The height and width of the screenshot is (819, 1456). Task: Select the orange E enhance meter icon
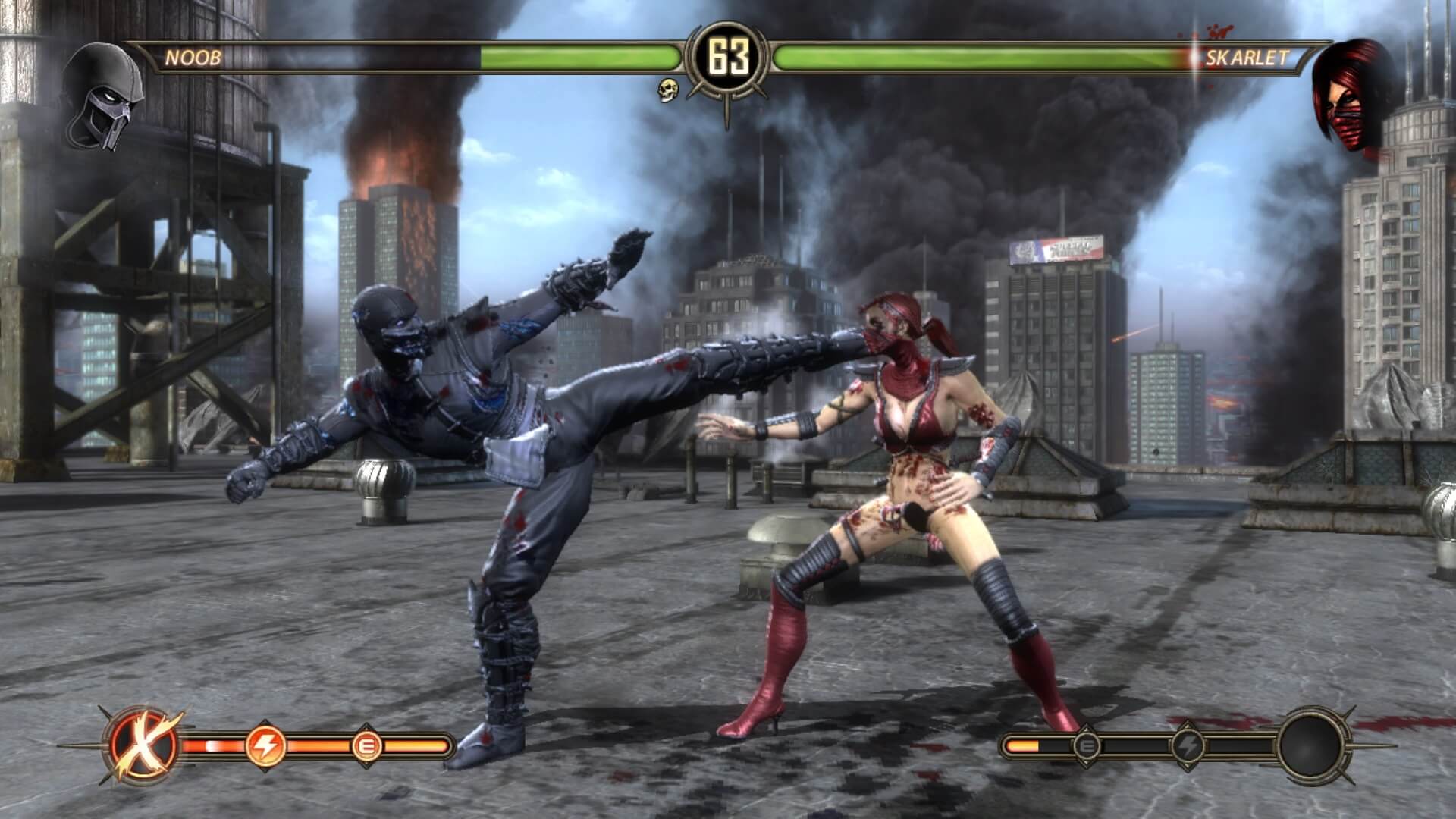click(365, 747)
